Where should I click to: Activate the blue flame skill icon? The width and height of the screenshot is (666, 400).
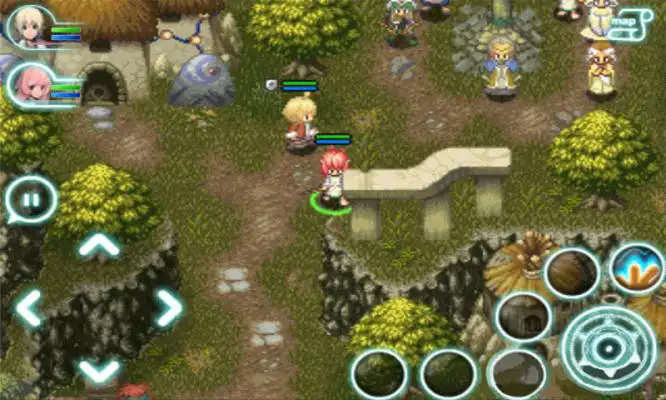click(x=636, y=268)
